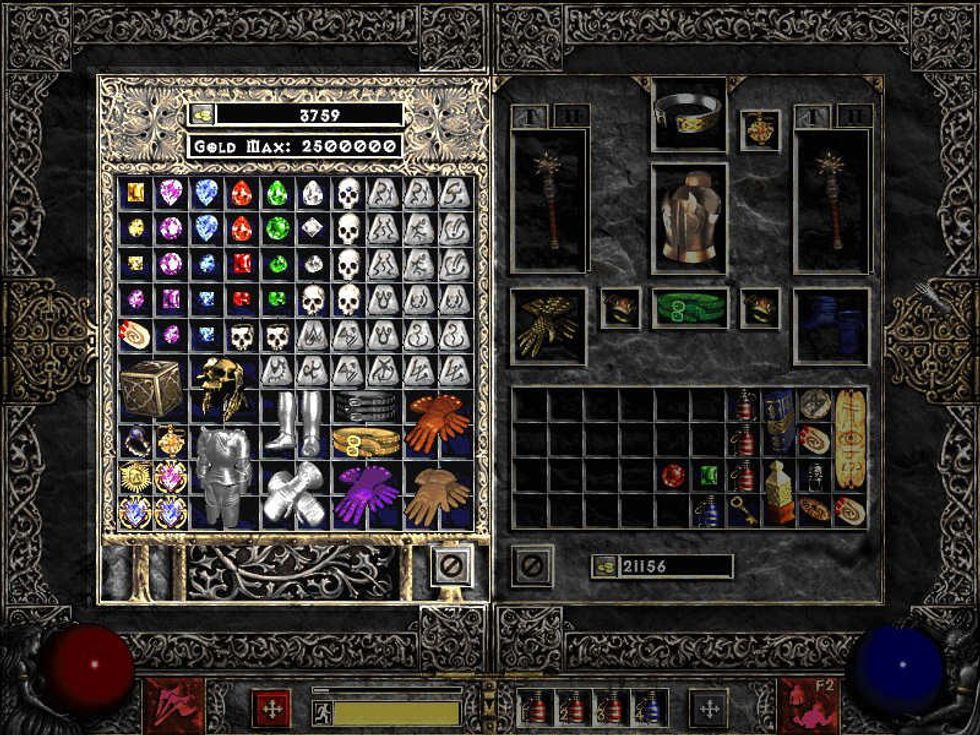Pick up the silver gauntlets
Viewport: 980px width, 735px height.
click(295, 494)
